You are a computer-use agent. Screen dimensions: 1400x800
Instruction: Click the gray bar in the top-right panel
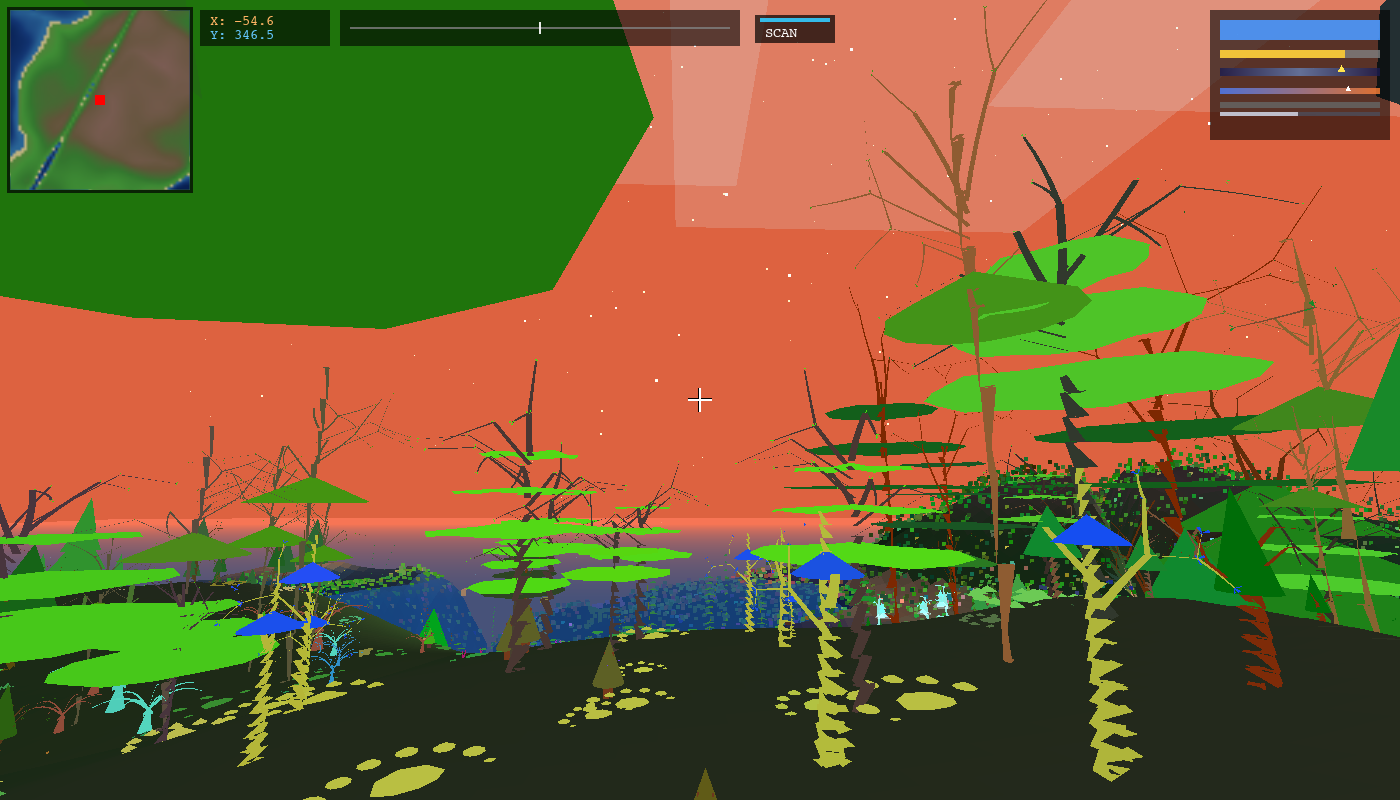pos(1300,104)
